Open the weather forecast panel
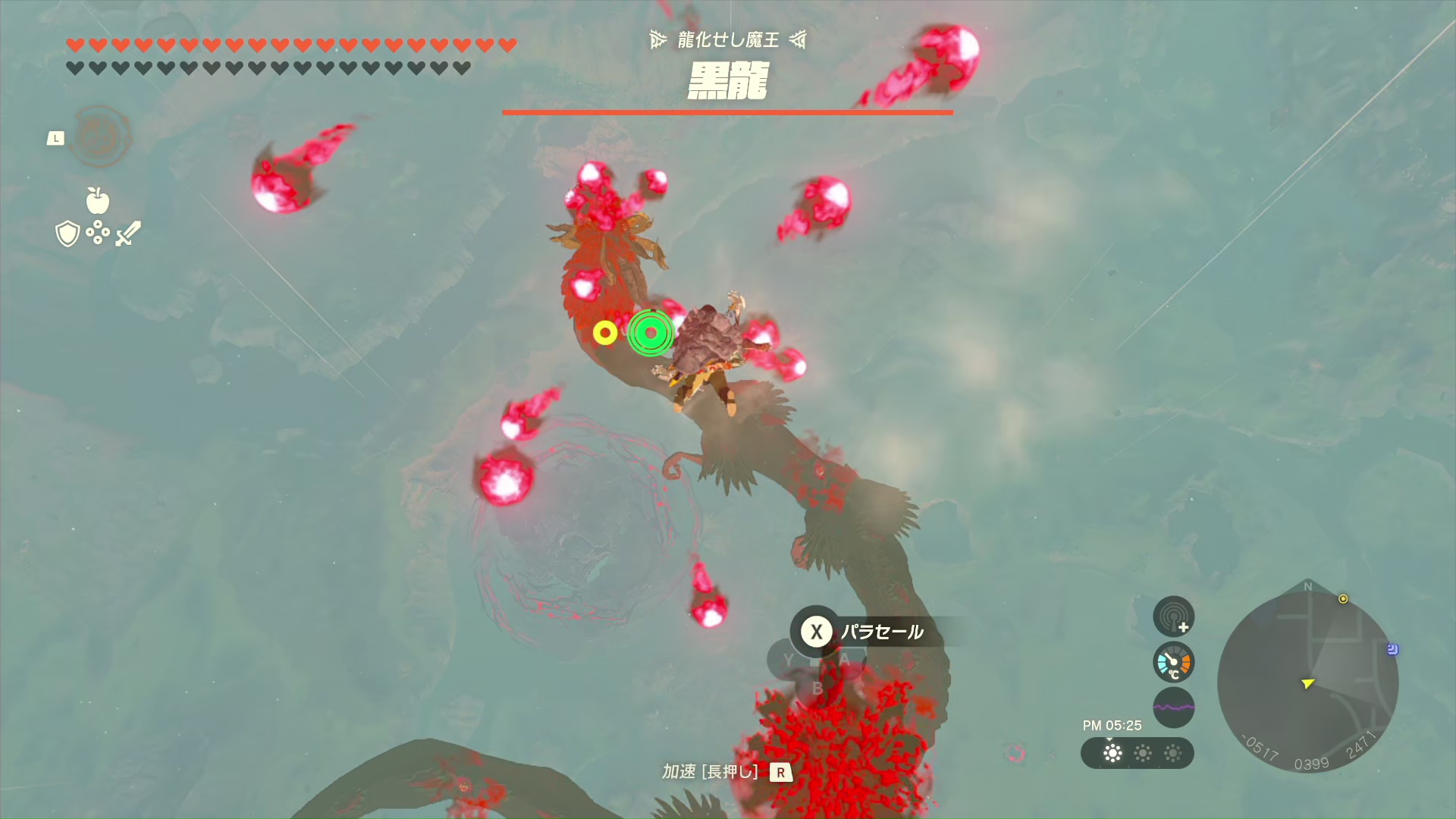The width and height of the screenshot is (1456, 819). (1137, 753)
